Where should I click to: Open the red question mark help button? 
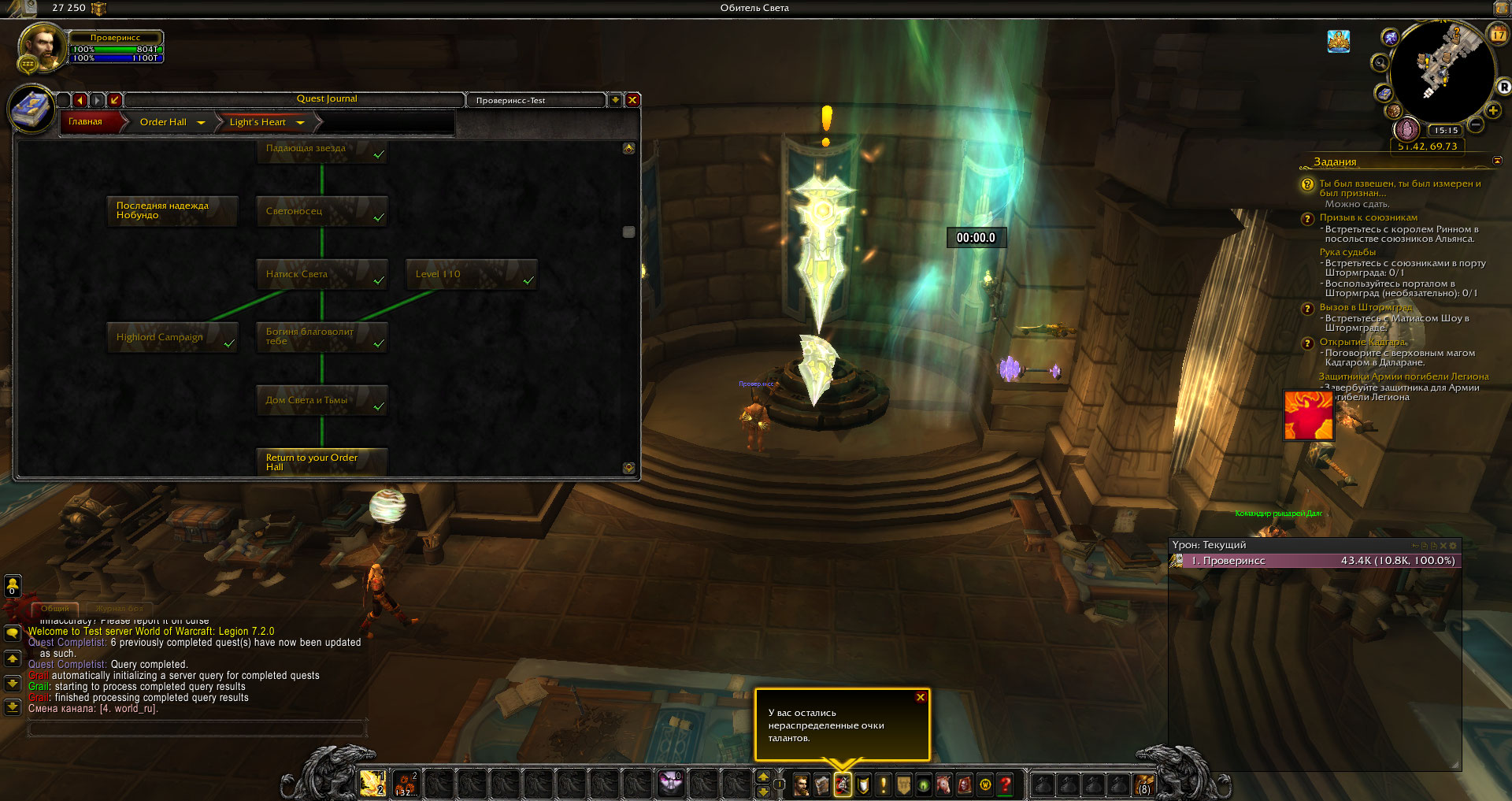(x=1006, y=784)
